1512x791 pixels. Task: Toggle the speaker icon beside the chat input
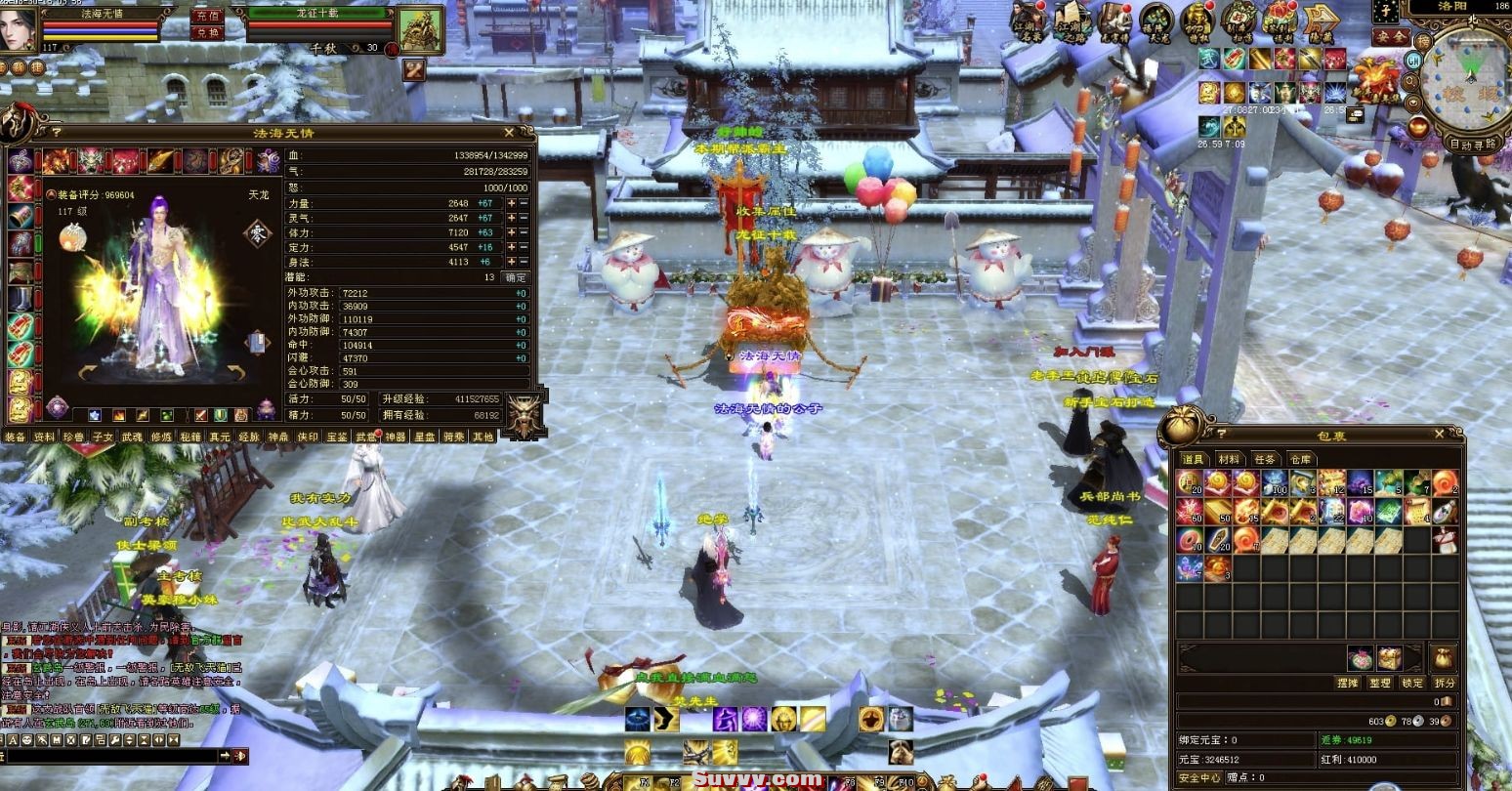(240, 757)
